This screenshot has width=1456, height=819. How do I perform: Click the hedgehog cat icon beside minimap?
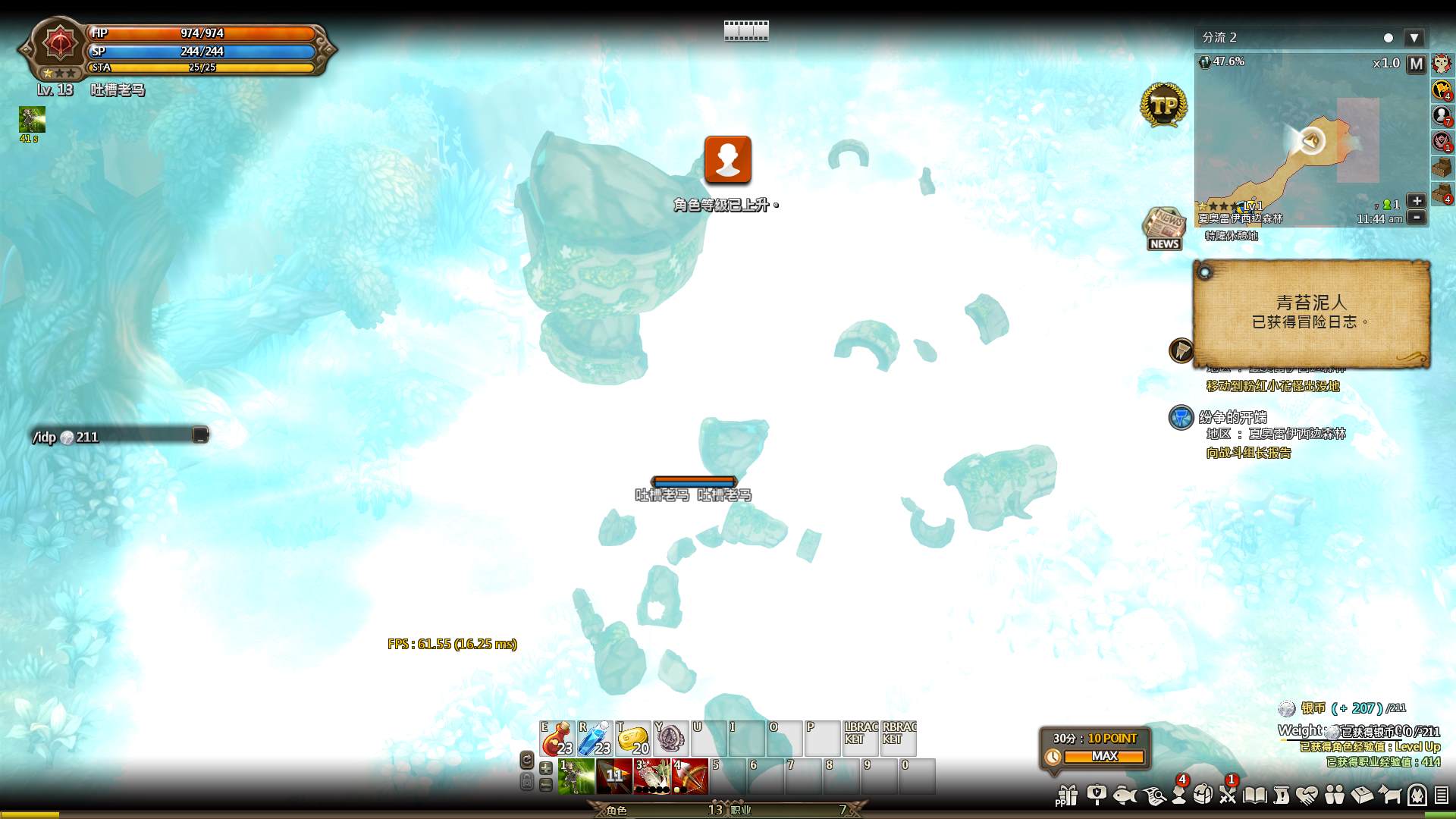pos(1442,64)
